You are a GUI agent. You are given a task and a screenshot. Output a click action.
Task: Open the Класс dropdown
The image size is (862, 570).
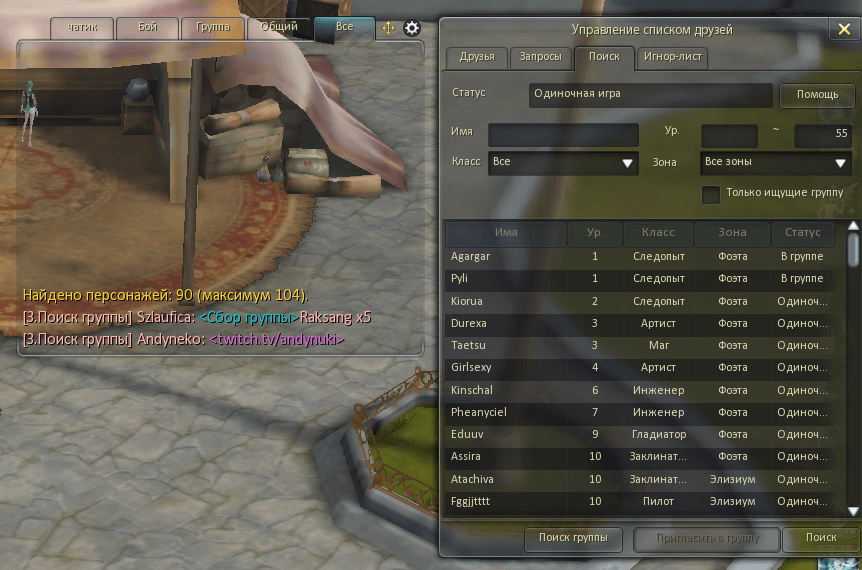563,162
